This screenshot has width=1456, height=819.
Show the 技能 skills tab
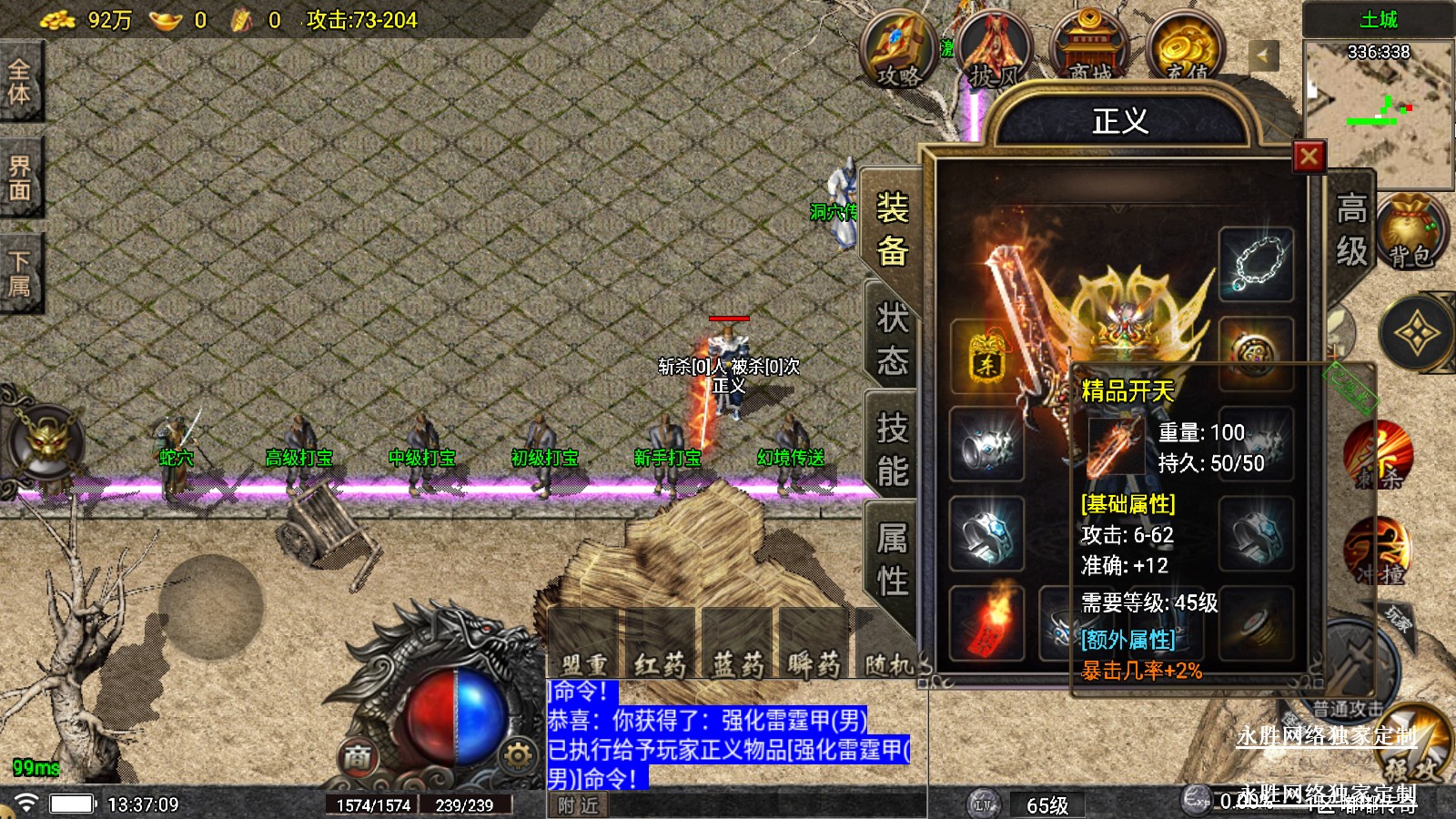point(892,449)
